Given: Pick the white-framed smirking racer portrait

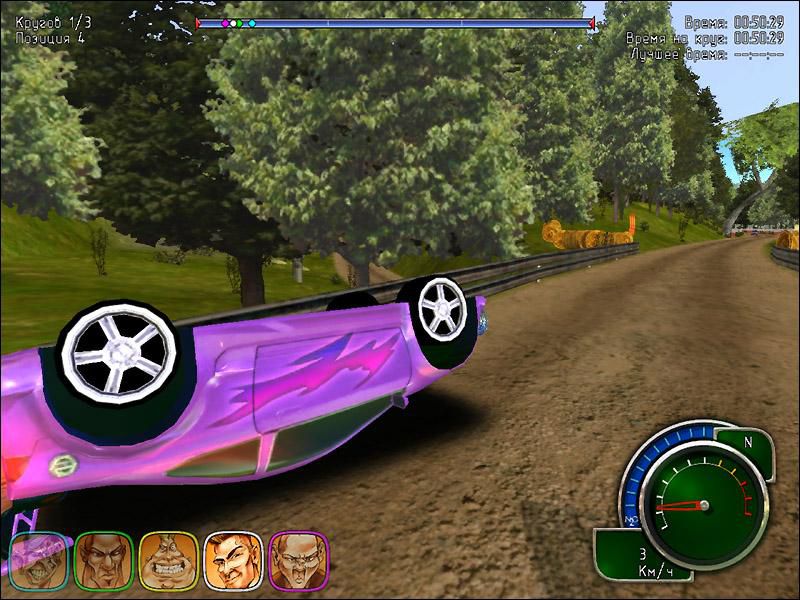Looking at the screenshot, I should [233, 560].
